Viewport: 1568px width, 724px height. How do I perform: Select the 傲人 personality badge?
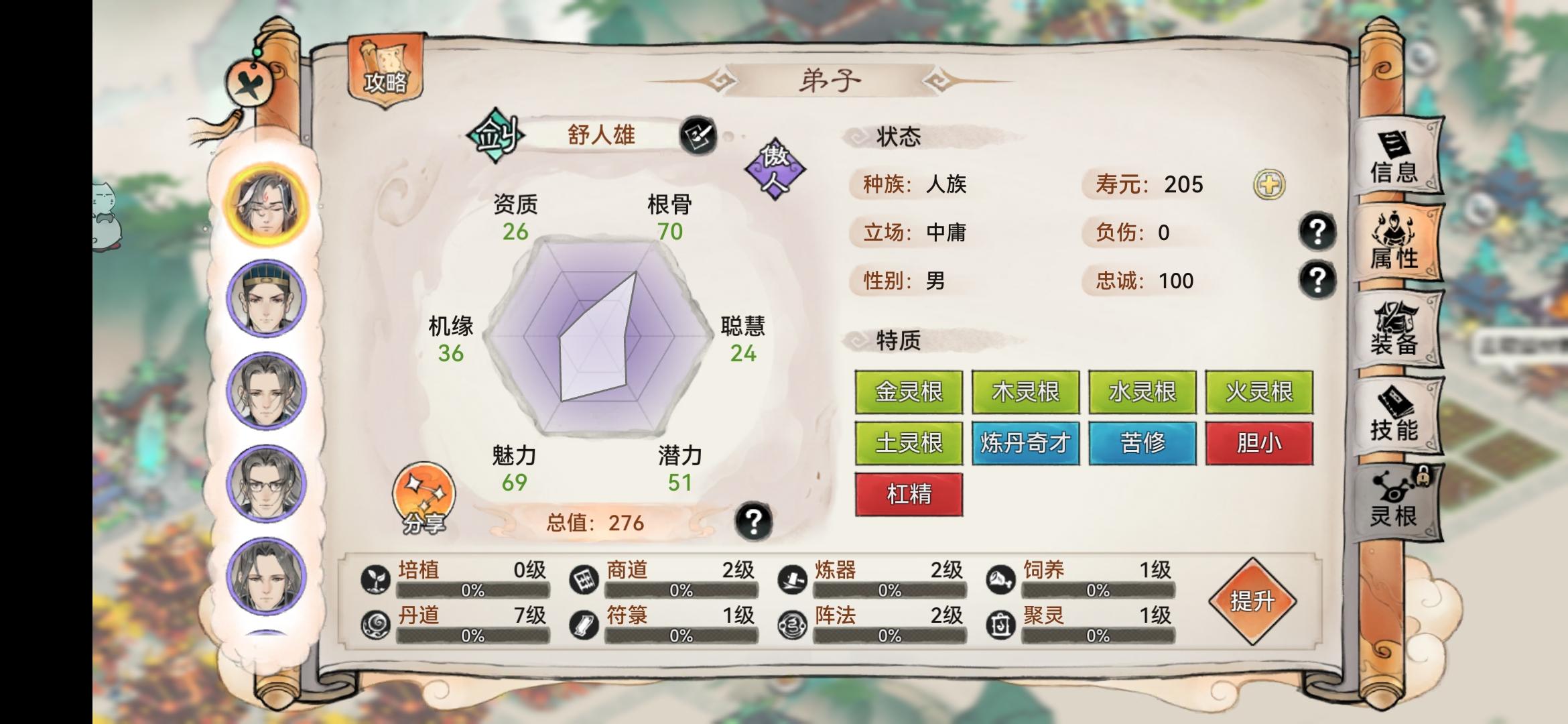tap(777, 170)
